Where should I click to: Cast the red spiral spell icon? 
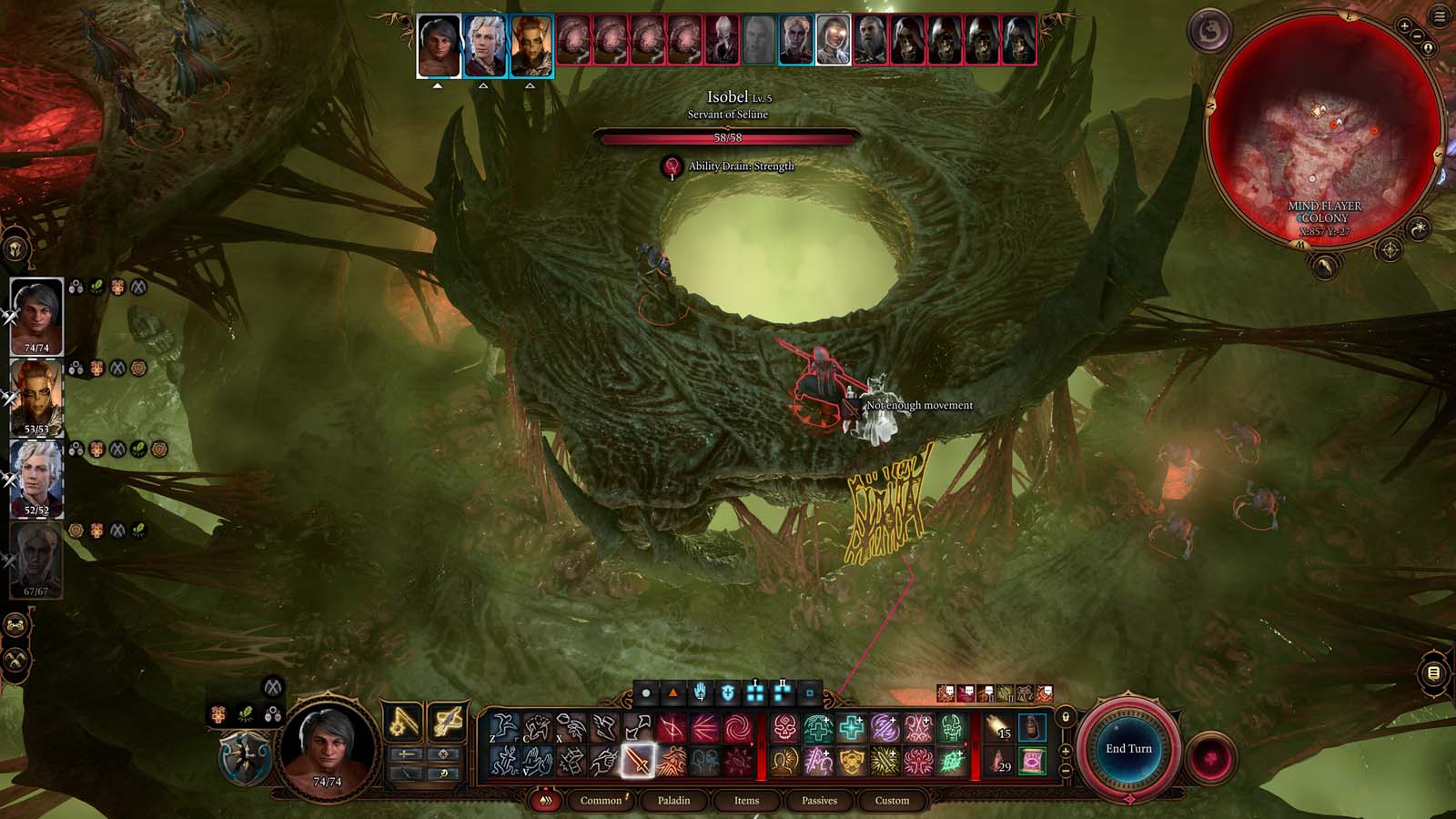click(x=736, y=728)
